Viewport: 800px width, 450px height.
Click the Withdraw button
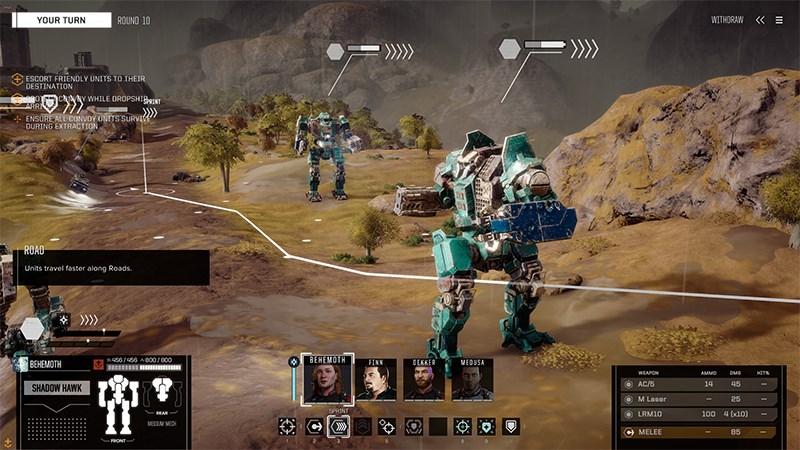[x=726, y=20]
